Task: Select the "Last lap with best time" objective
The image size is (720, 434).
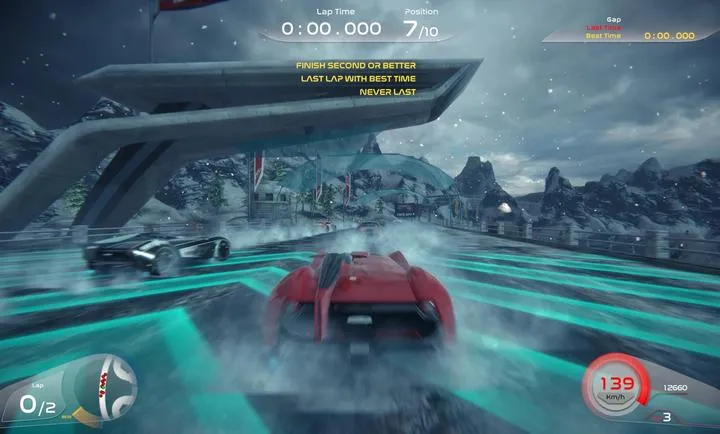Action: (356, 79)
